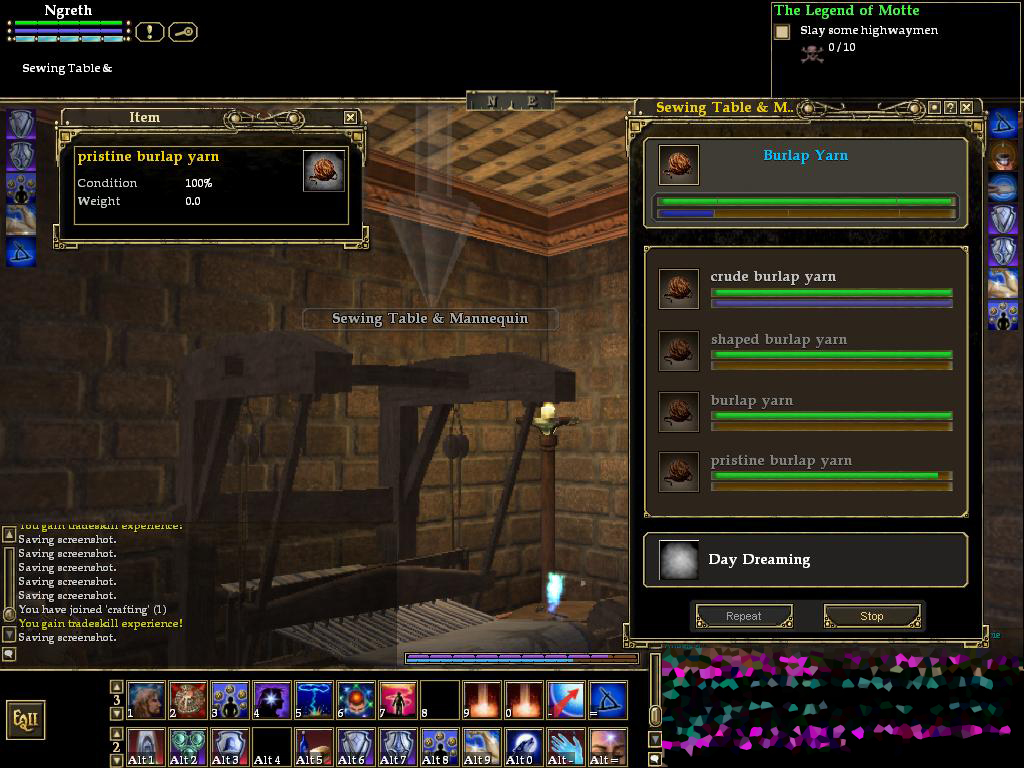Click the key icon near the player name

point(183,32)
